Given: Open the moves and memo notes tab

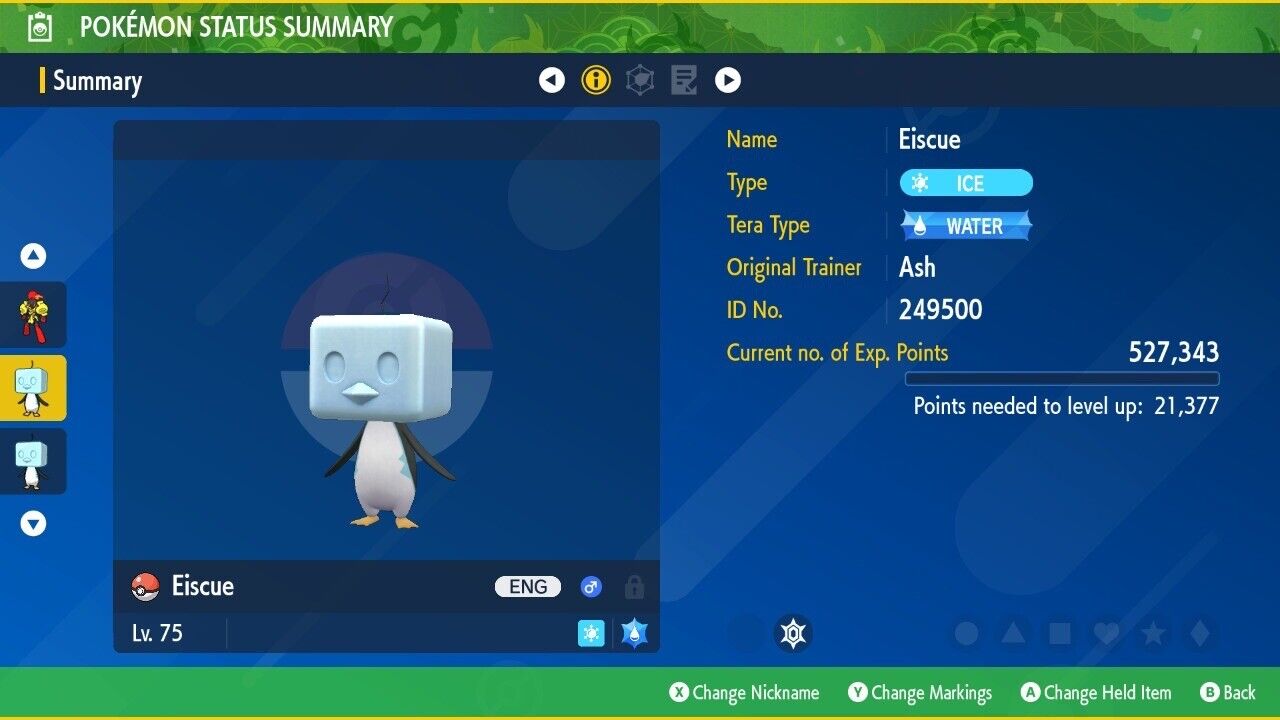Looking at the screenshot, I should [684, 80].
